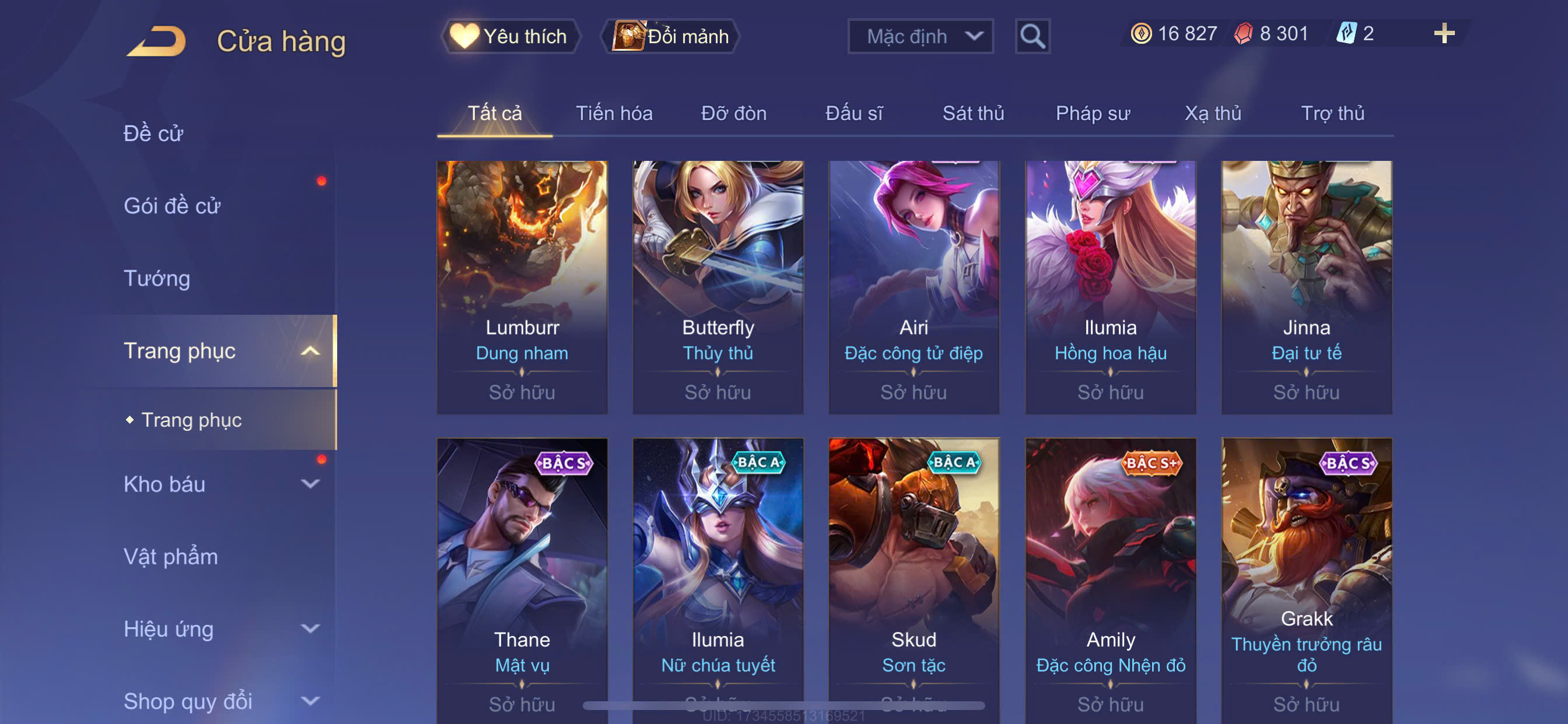Open the Đề cử menu entry
Viewport: 1568px width, 724px height.
point(153,133)
